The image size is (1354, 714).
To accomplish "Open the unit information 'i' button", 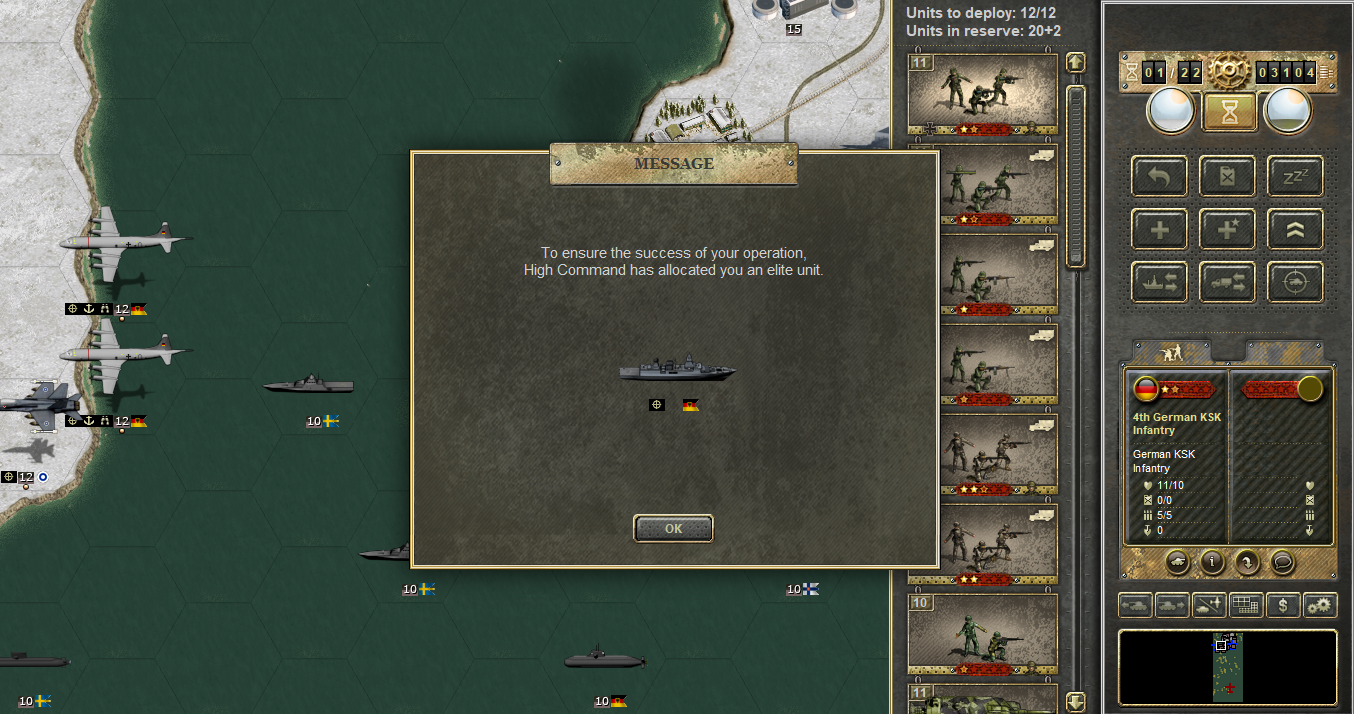I will pyautogui.click(x=1212, y=562).
